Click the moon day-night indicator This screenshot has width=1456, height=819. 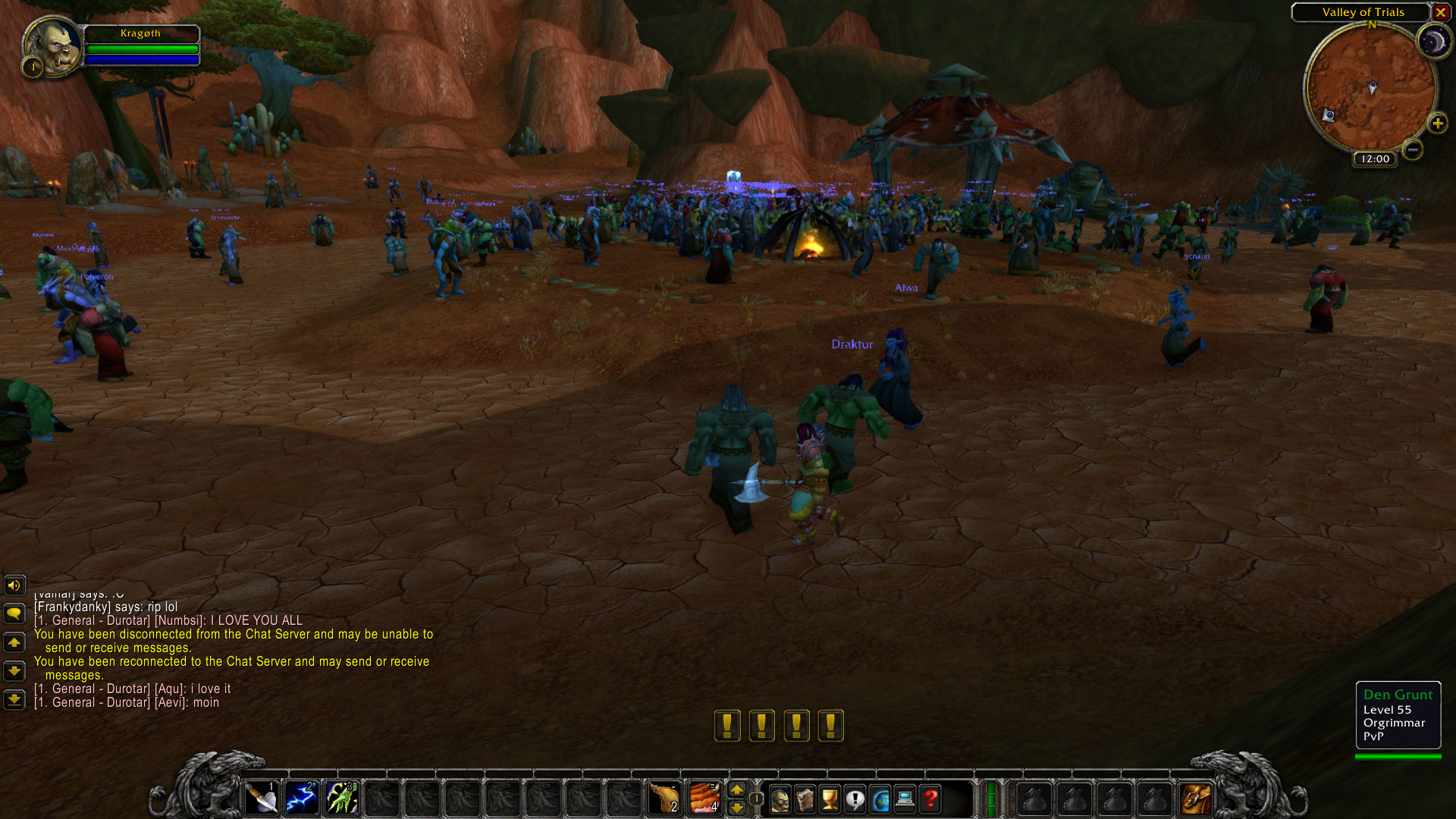[1433, 42]
